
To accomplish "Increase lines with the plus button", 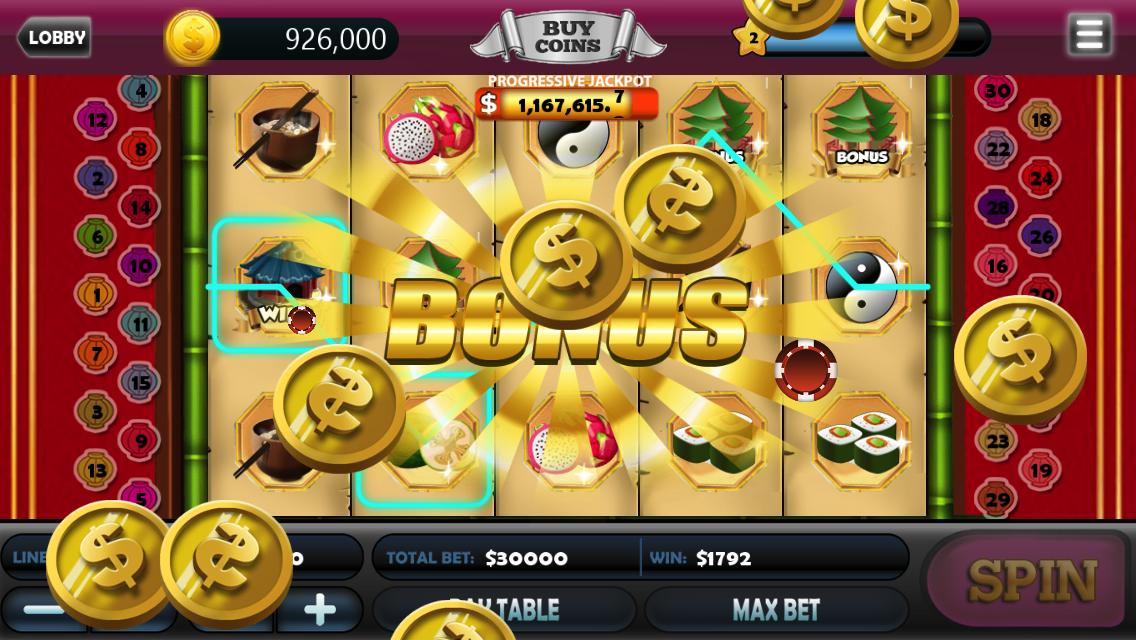I will click(319, 609).
